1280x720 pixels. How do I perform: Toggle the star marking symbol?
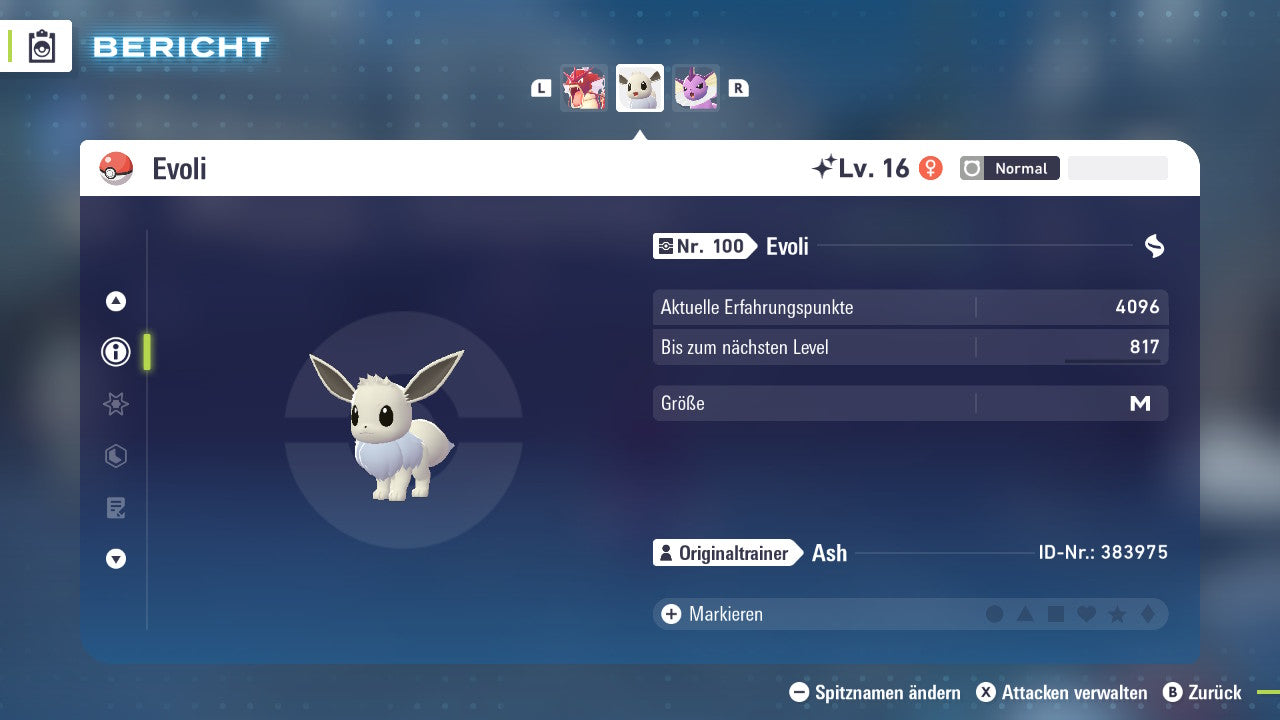[1115, 614]
